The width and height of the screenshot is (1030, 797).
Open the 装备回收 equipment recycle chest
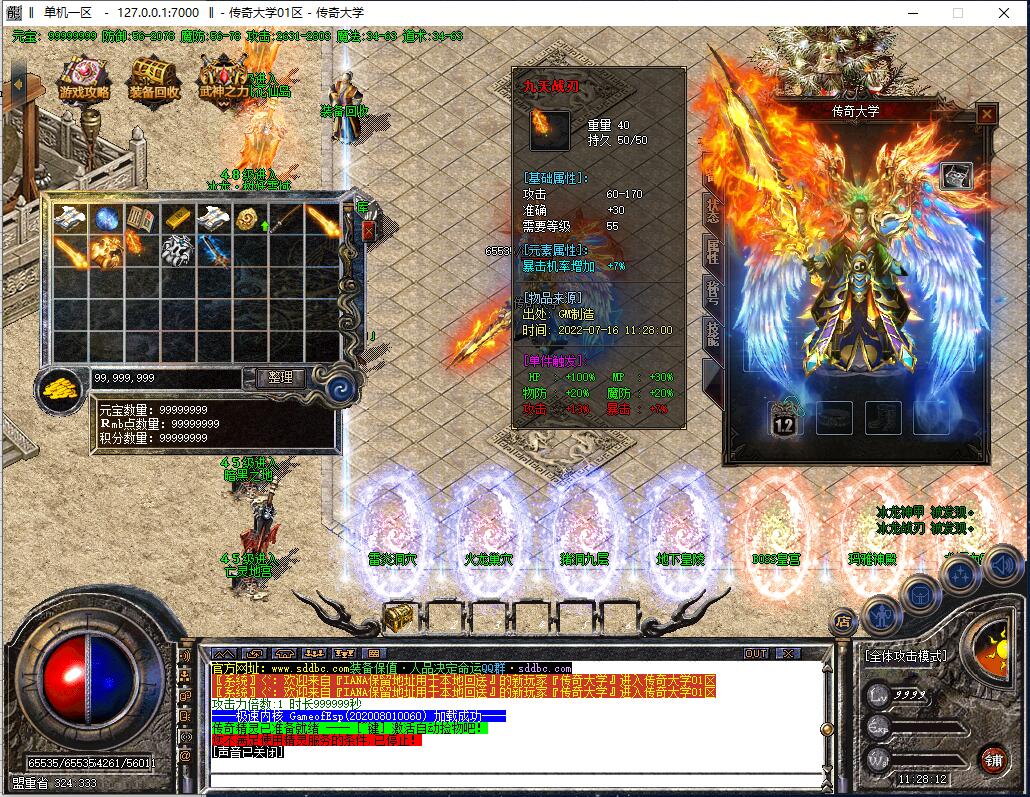[x=155, y=77]
